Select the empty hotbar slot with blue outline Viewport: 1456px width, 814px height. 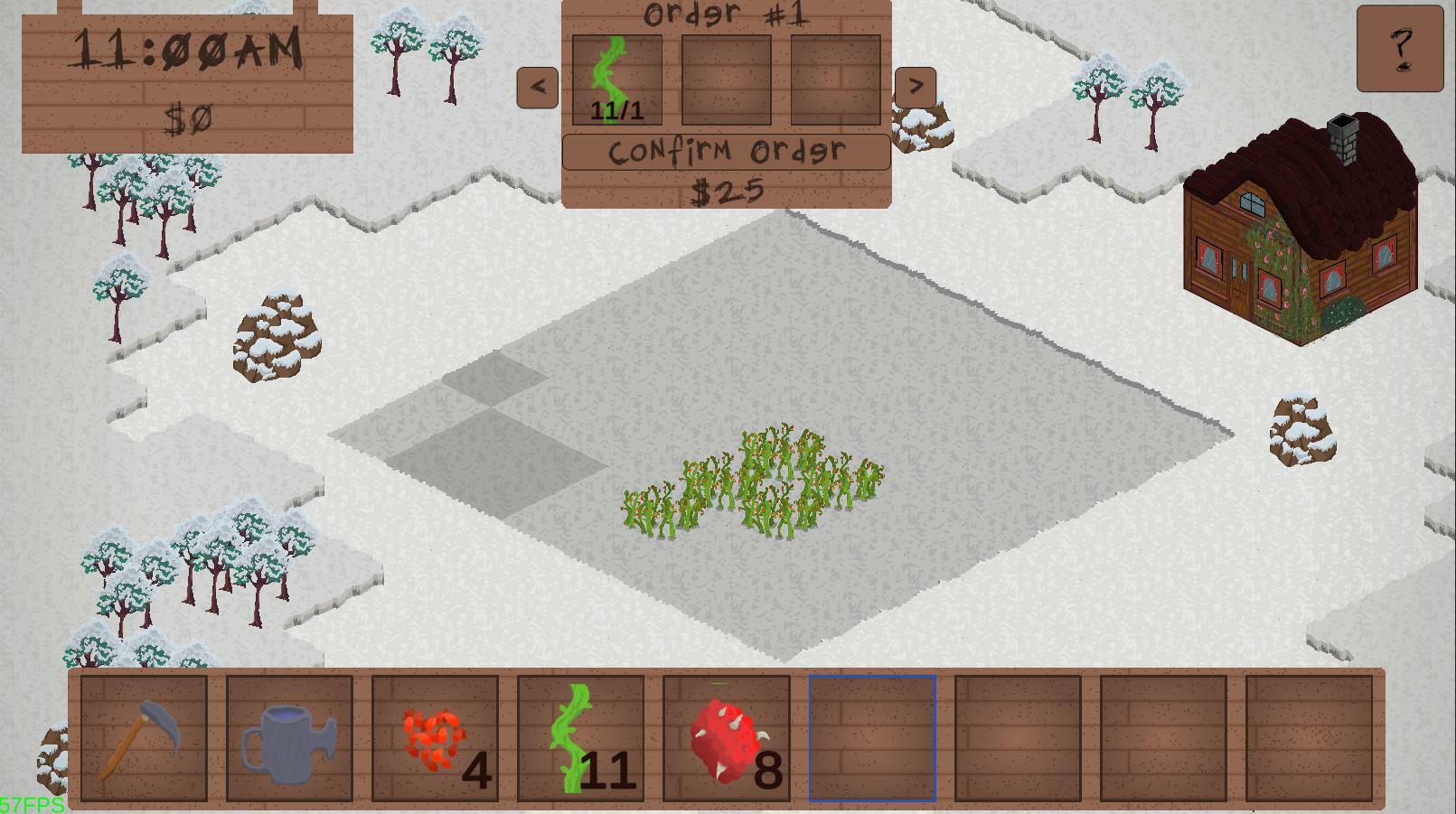point(873,739)
